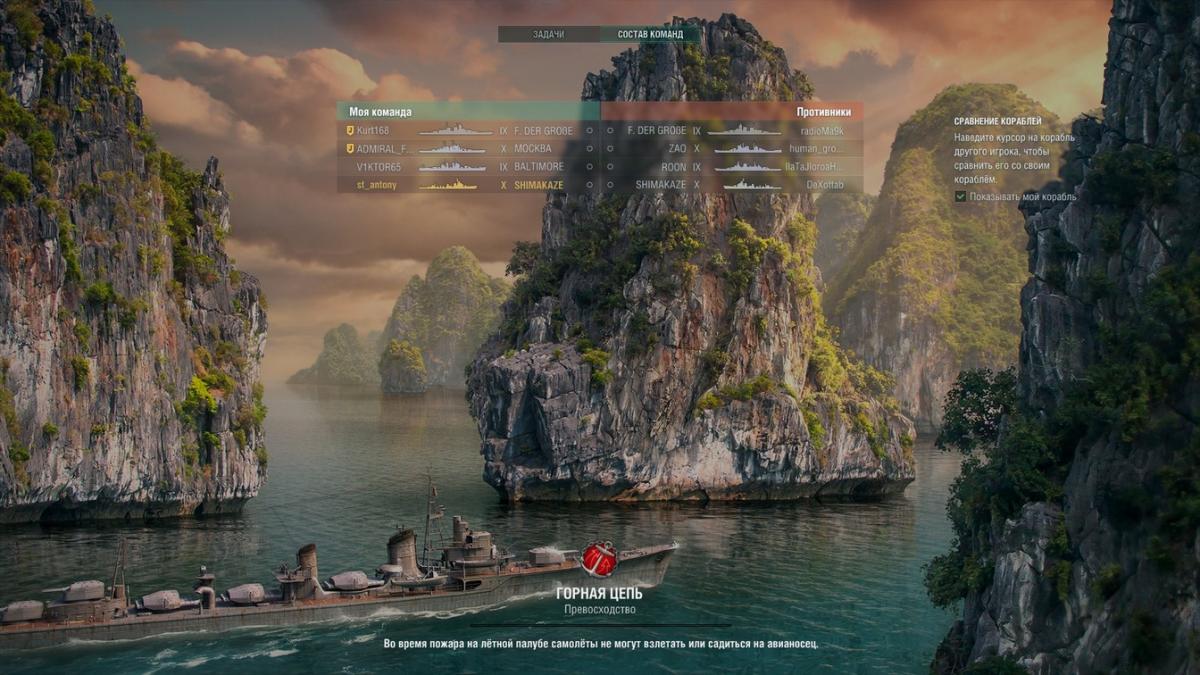Open the СОСТАВ КОМАНД tab
Image resolution: width=1200 pixels, height=675 pixels.
tap(650, 34)
